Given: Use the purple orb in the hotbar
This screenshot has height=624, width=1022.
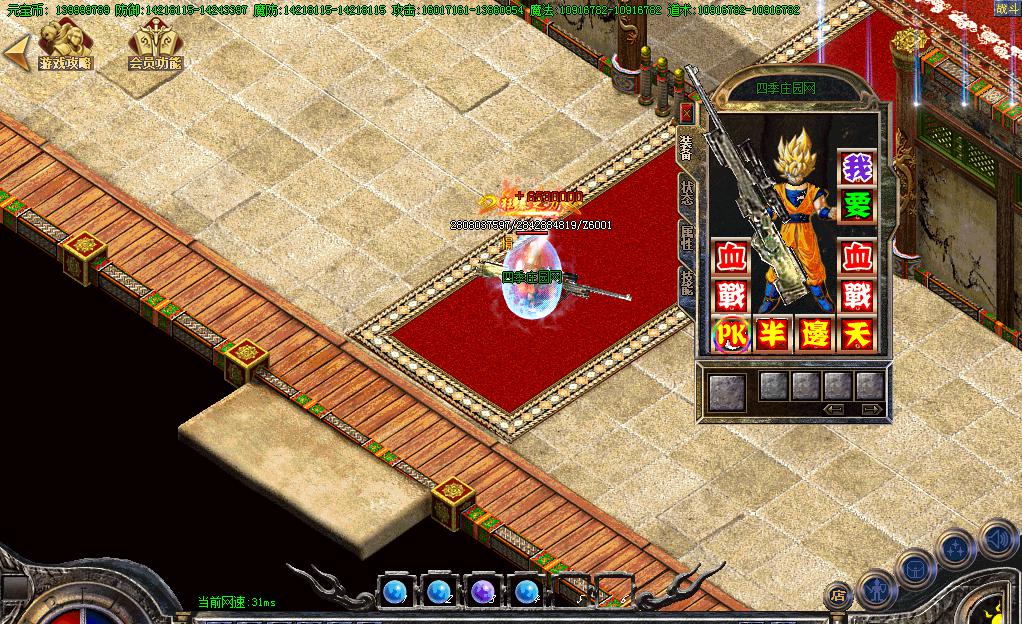Looking at the screenshot, I should coord(483,591).
